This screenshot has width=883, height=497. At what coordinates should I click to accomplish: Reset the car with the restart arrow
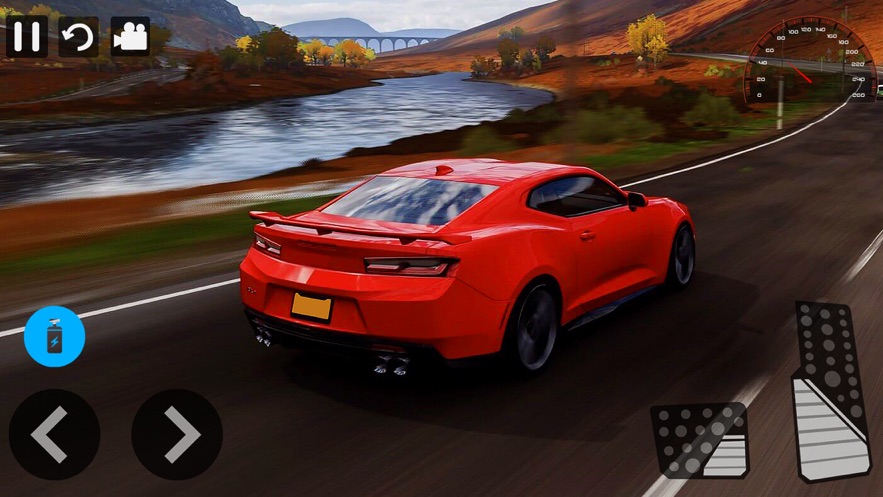coord(79,37)
